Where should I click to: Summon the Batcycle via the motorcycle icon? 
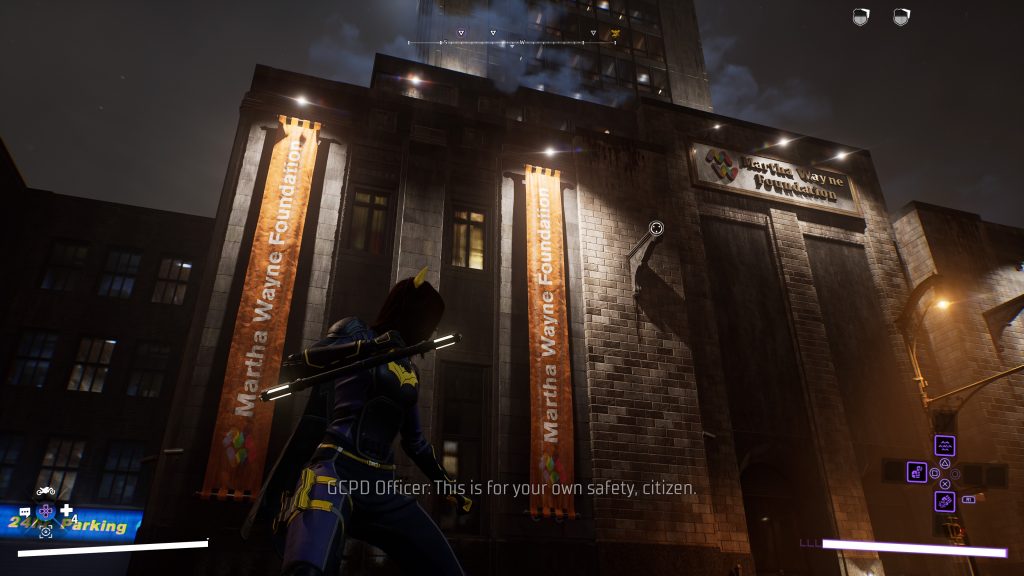click(46, 491)
